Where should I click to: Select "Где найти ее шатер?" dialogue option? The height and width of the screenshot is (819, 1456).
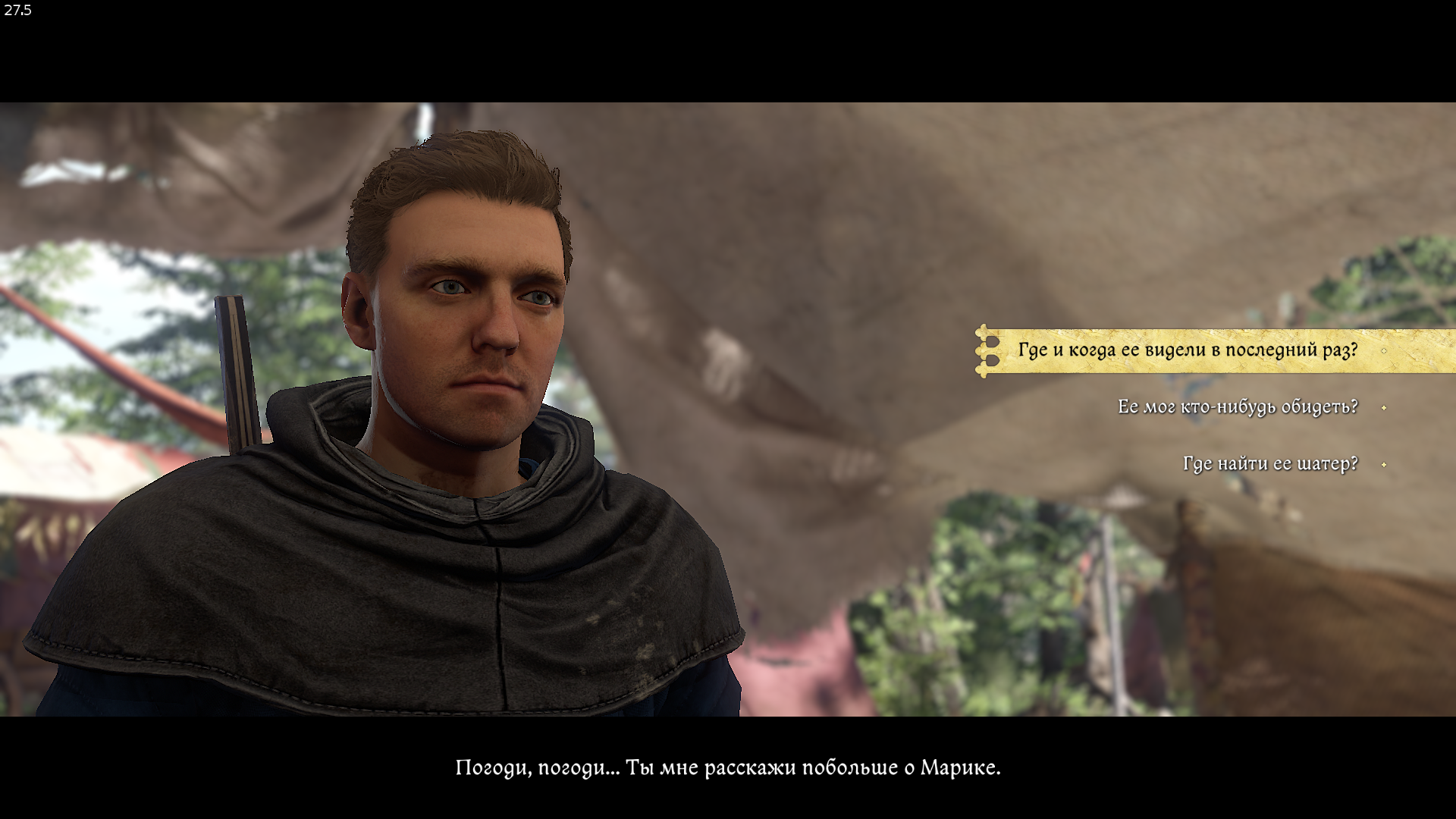coord(1269,464)
